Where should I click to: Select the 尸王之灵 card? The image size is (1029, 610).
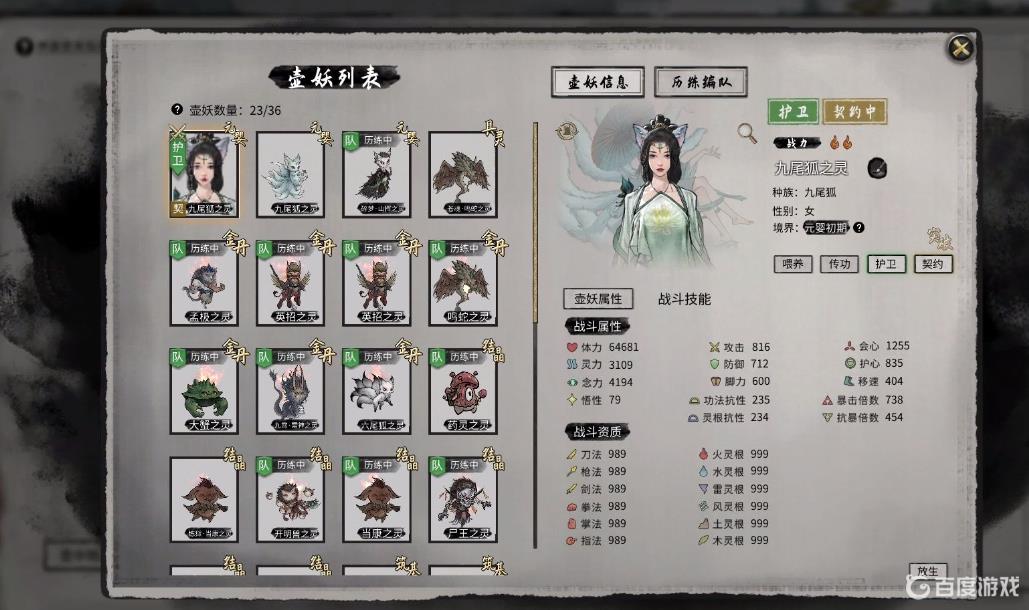click(x=462, y=500)
